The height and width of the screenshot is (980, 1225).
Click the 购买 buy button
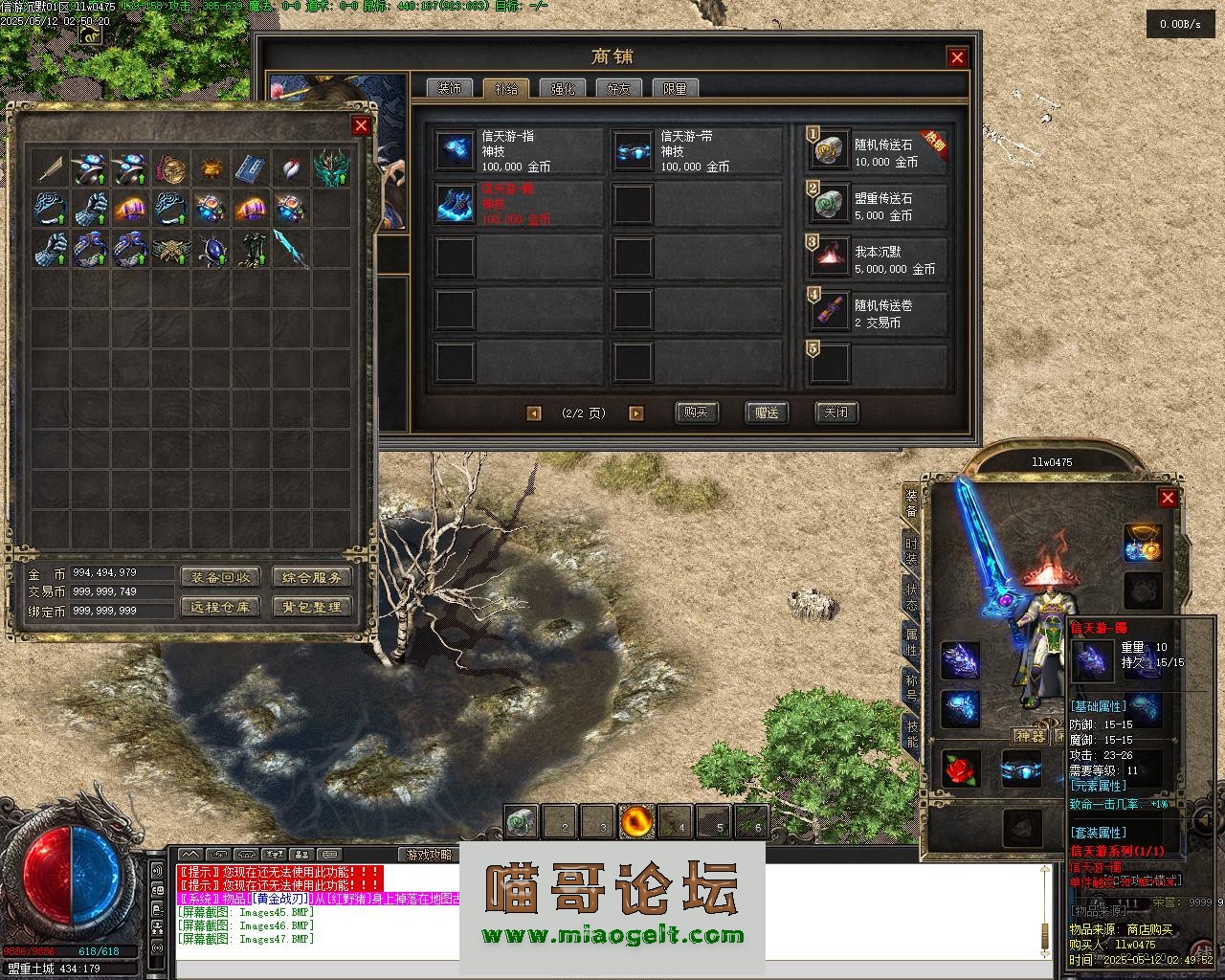(x=696, y=412)
